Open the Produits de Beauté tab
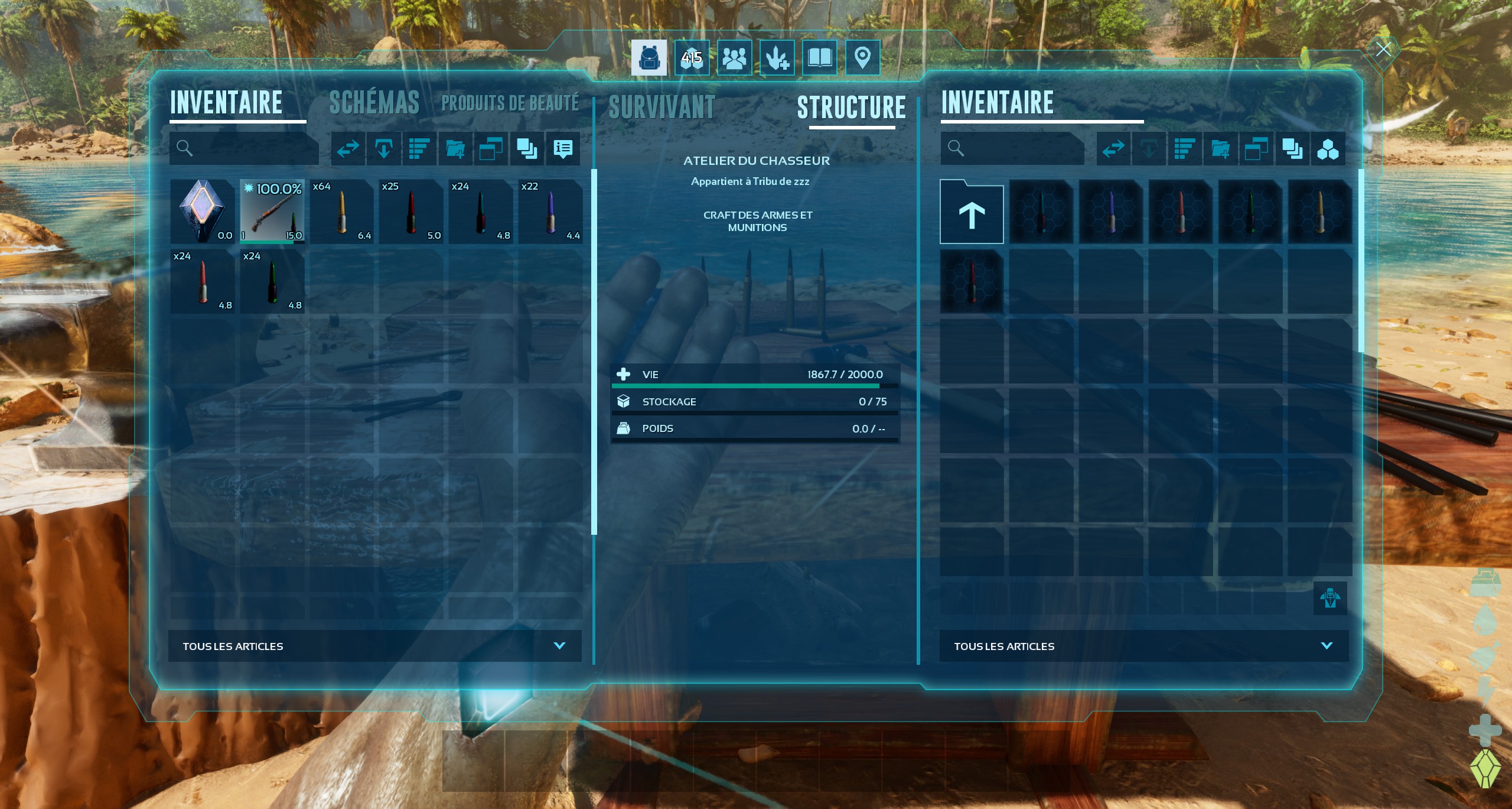This screenshot has height=809, width=1512. (510, 103)
